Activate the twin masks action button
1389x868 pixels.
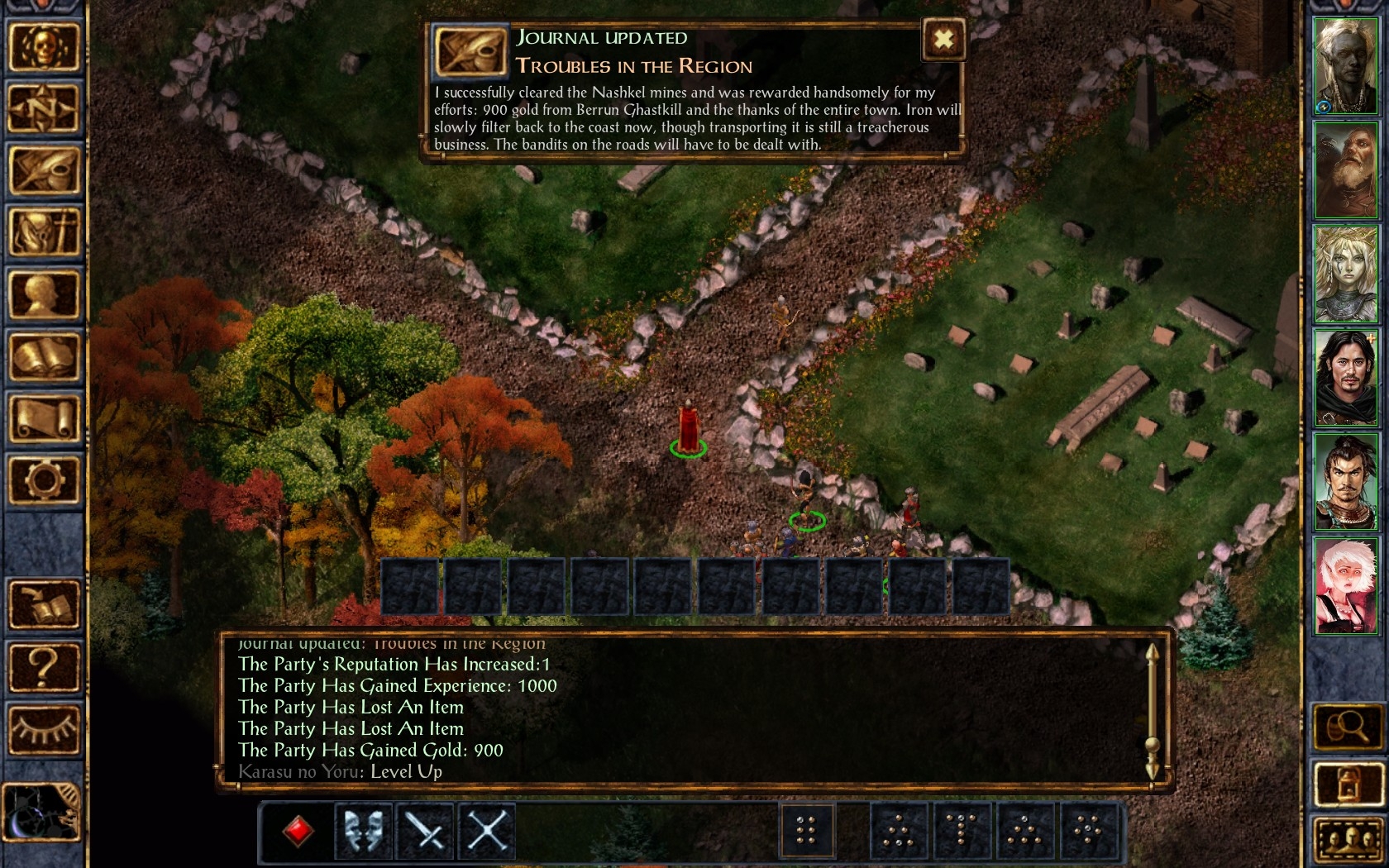click(363, 831)
